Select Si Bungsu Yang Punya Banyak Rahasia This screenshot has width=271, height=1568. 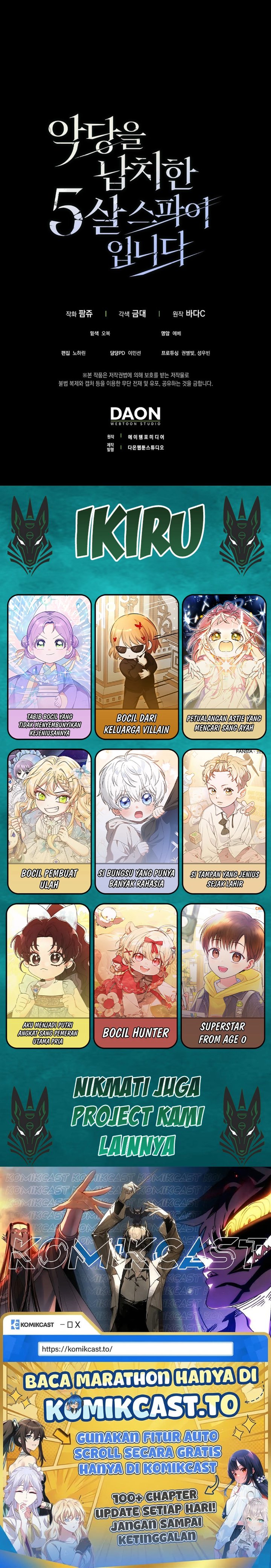(136, 821)
